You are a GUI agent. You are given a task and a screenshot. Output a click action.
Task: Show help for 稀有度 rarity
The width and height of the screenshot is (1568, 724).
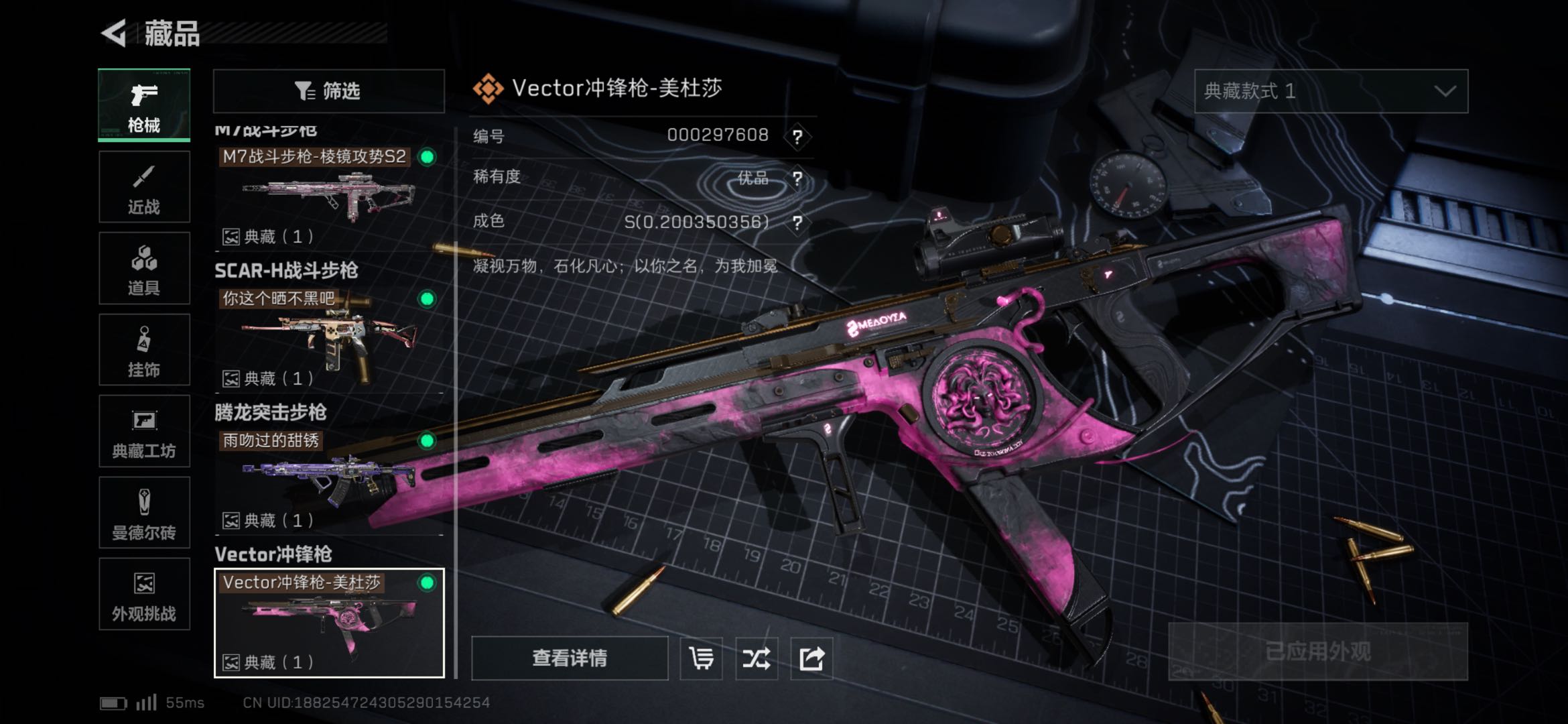[797, 179]
